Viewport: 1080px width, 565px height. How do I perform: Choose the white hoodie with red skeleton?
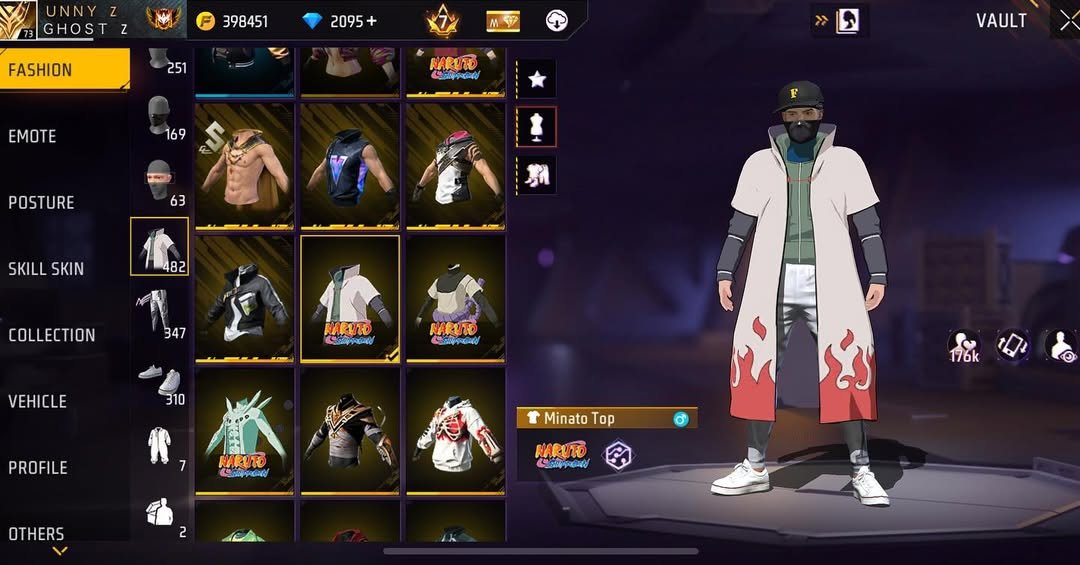tap(455, 430)
